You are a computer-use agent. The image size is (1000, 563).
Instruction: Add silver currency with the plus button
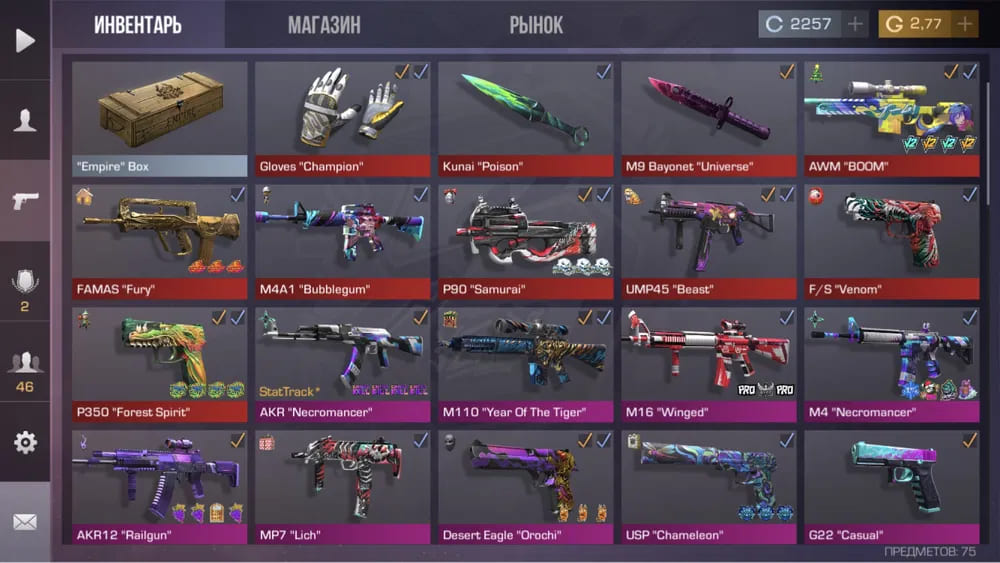pos(855,24)
